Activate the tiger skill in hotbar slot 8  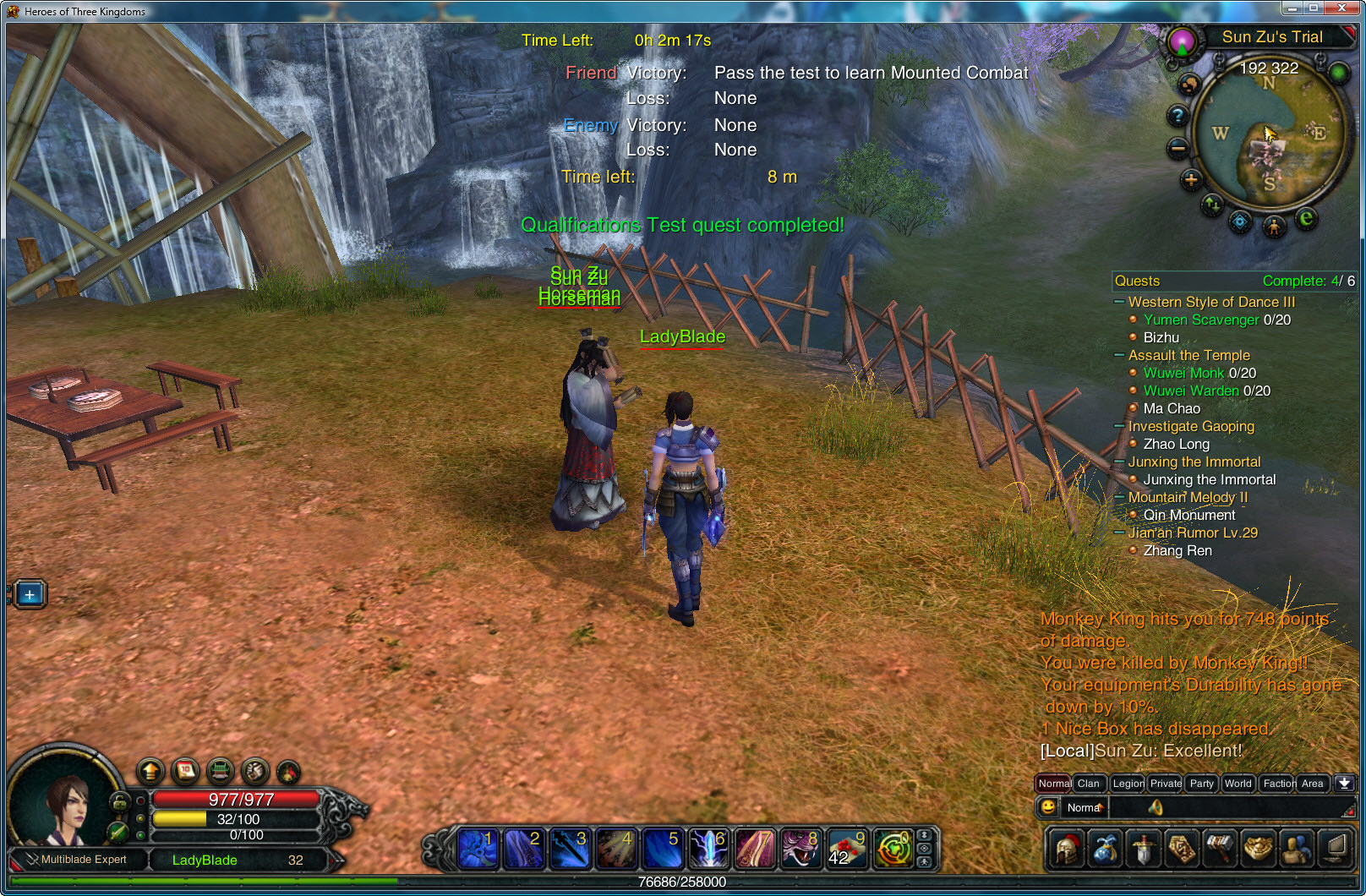point(800,849)
